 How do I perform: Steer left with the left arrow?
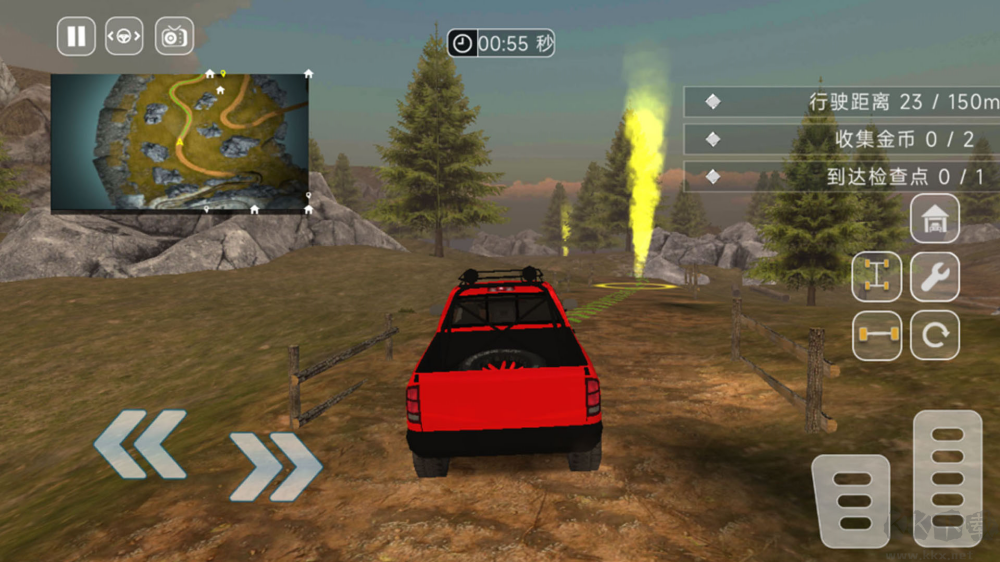tap(141, 443)
